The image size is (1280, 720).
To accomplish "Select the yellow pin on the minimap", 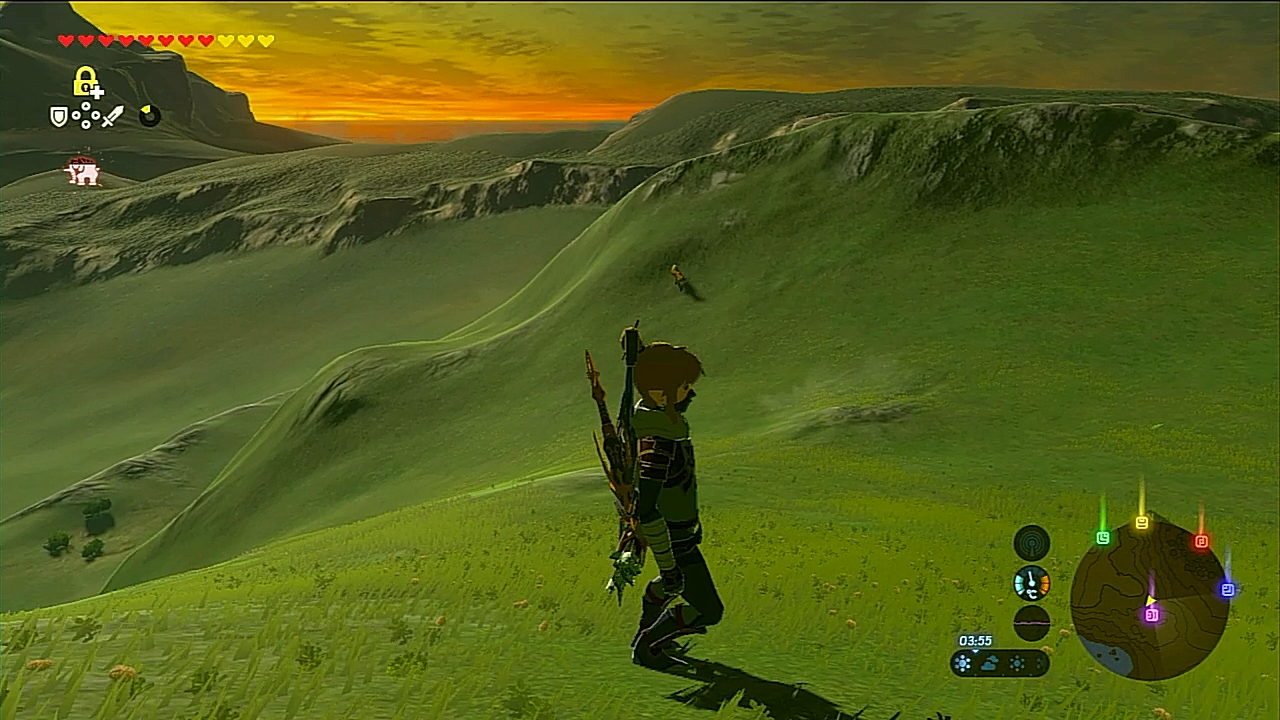I will pyautogui.click(x=1142, y=522).
